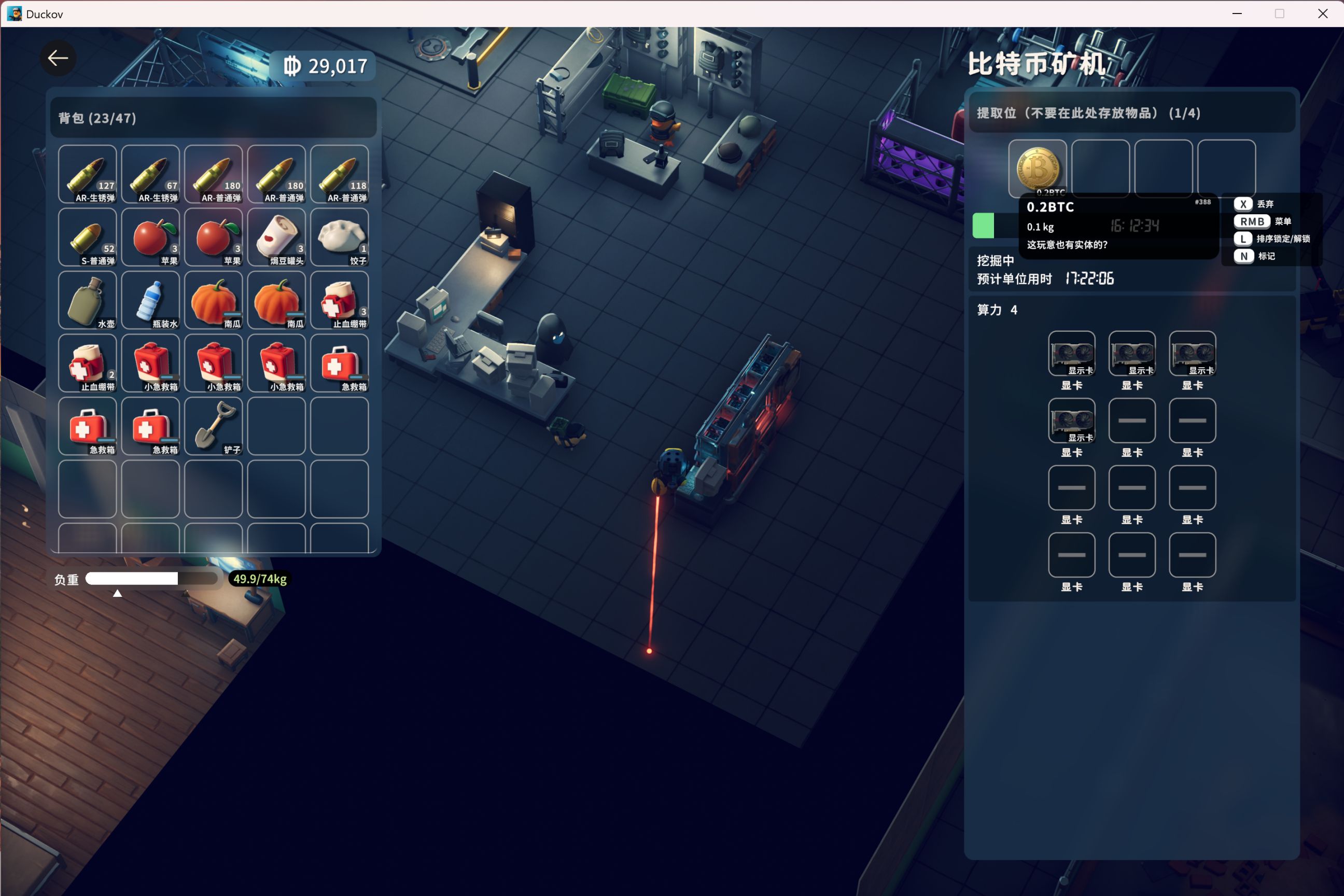Go back using the arrow button
1344x896 pixels.
tap(58, 58)
